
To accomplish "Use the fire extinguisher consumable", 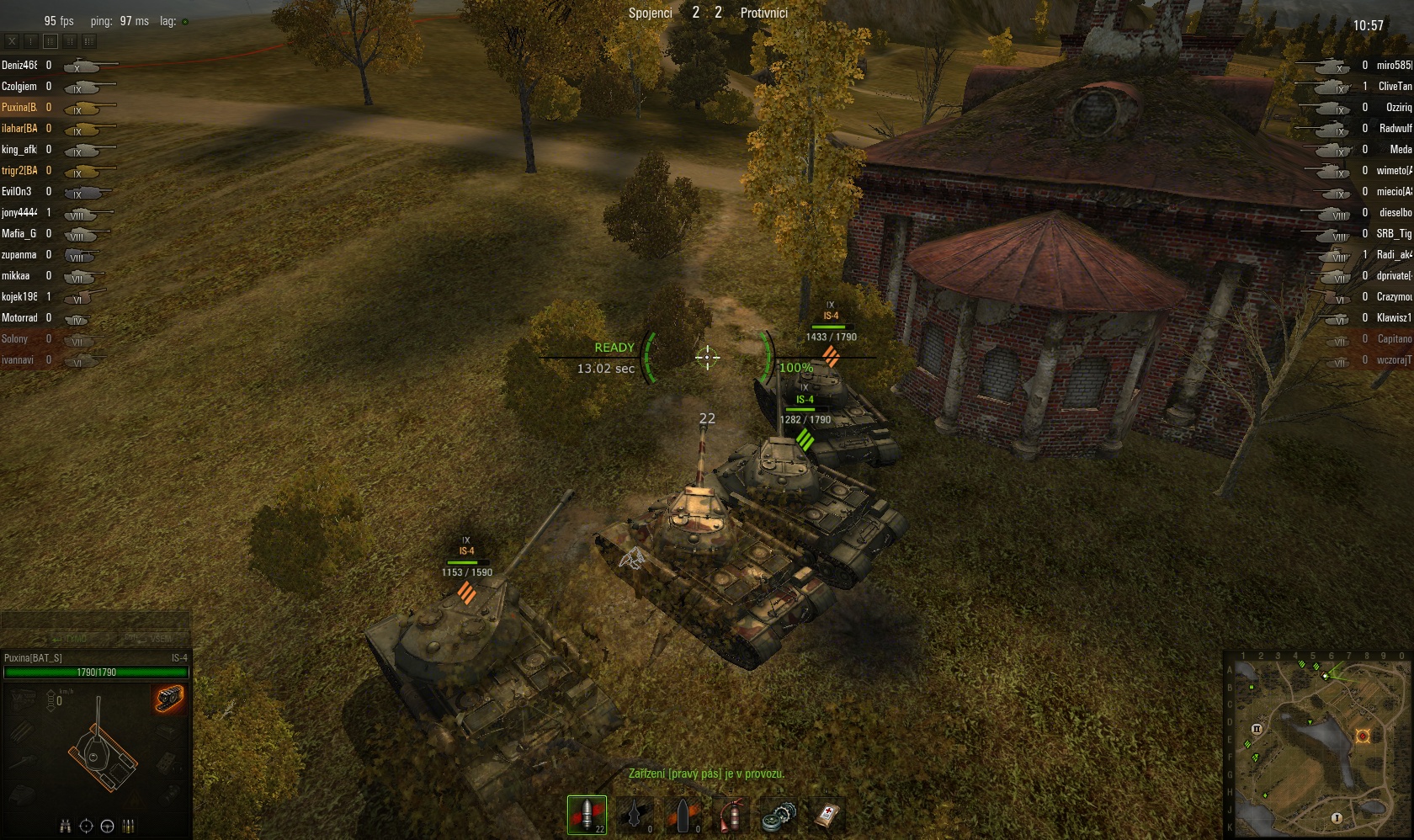I will pos(731,816).
